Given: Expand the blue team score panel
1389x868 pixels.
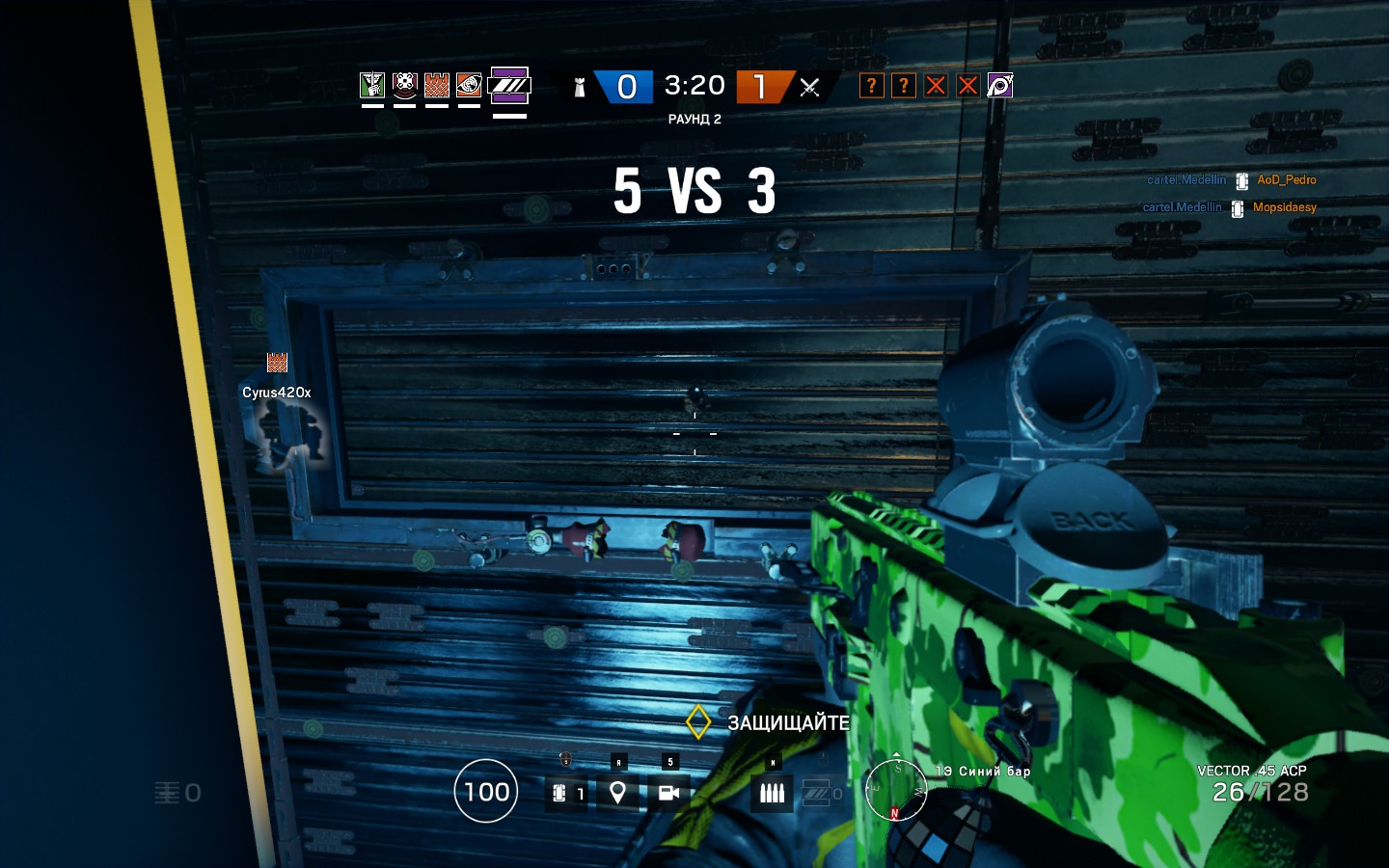Looking at the screenshot, I should [x=625, y=86].
